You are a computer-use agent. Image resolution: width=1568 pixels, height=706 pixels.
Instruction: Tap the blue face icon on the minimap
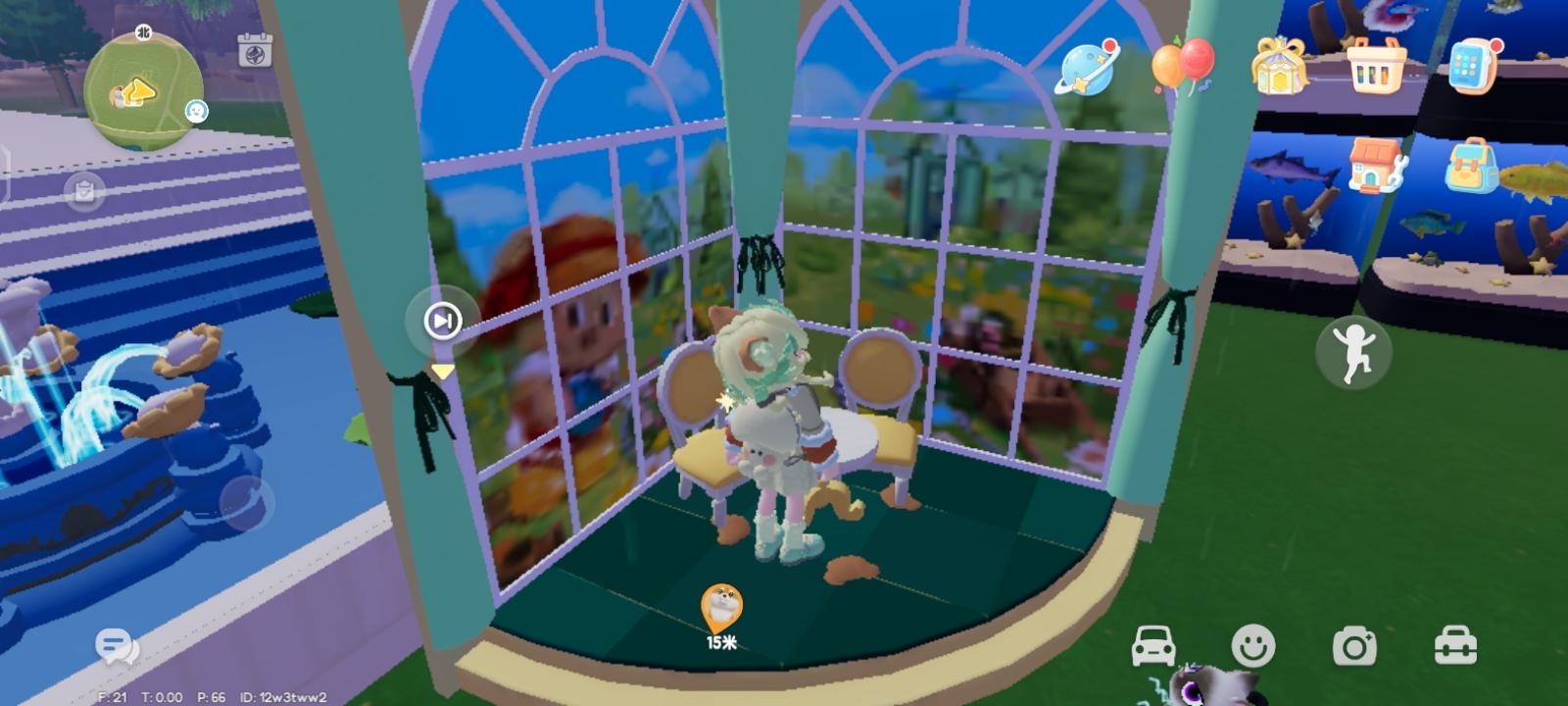194,112
